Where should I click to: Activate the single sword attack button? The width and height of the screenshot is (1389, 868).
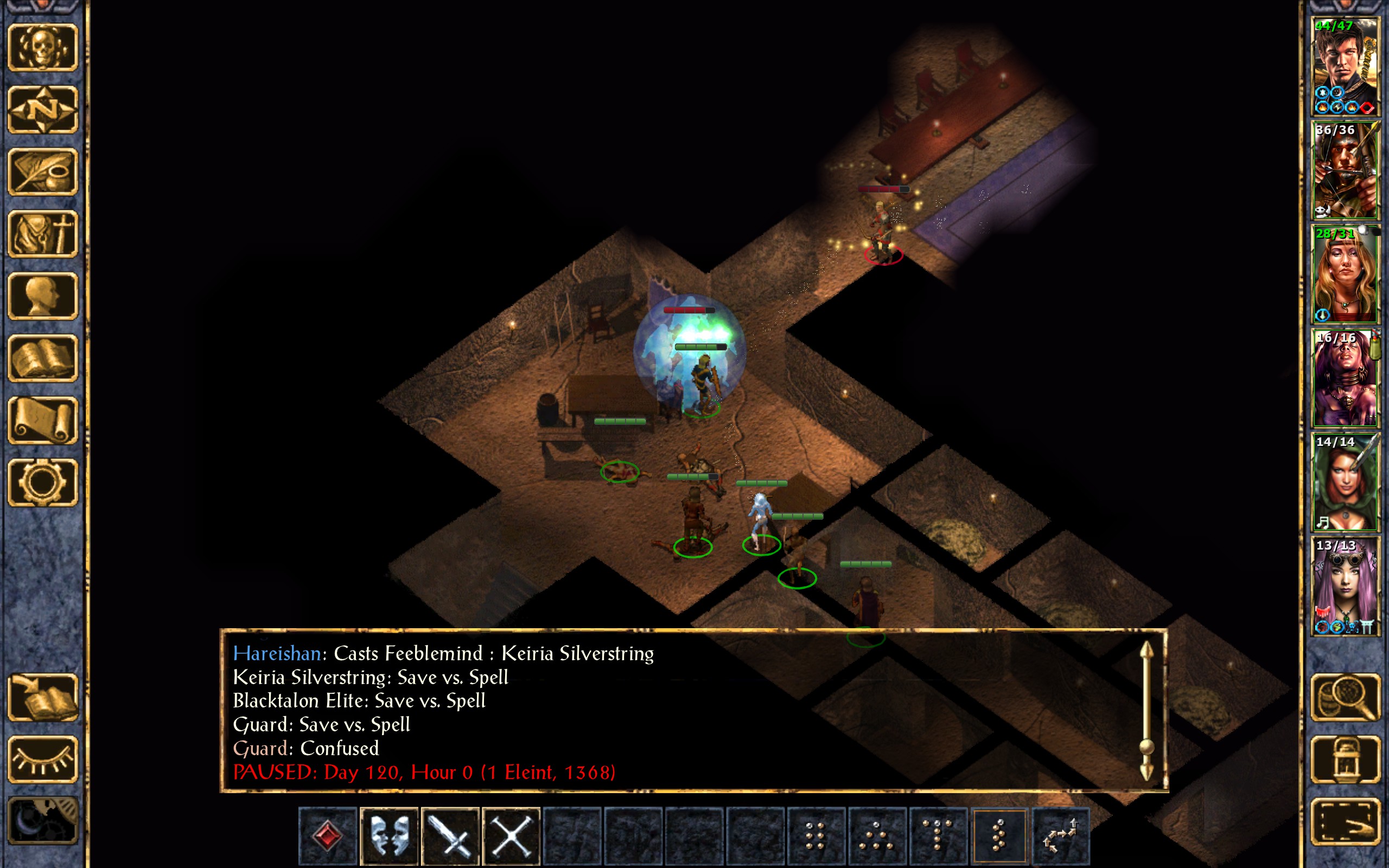(450, 835)
